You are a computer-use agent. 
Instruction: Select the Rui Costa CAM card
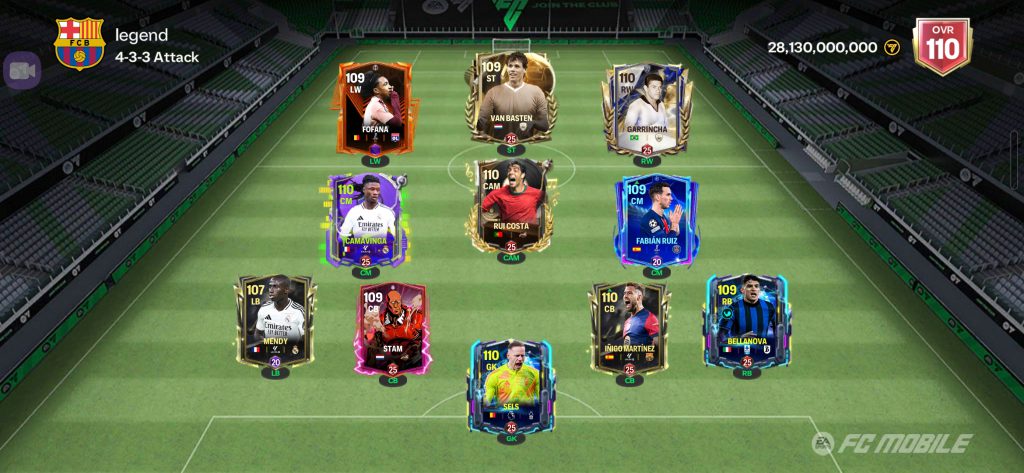511,207
